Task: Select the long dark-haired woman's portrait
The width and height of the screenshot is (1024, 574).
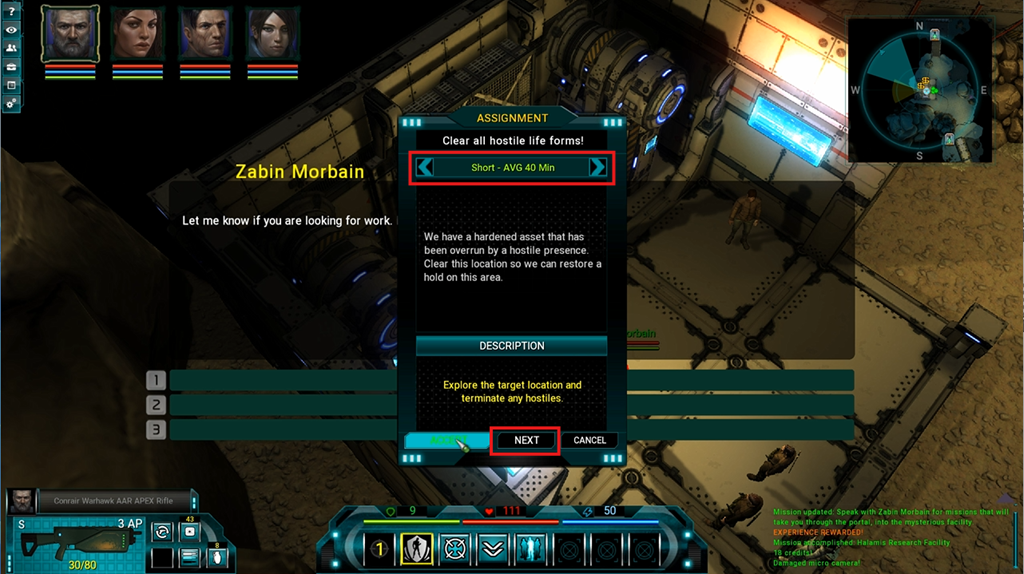Action: pyautogui.click(x=137, y=33)
